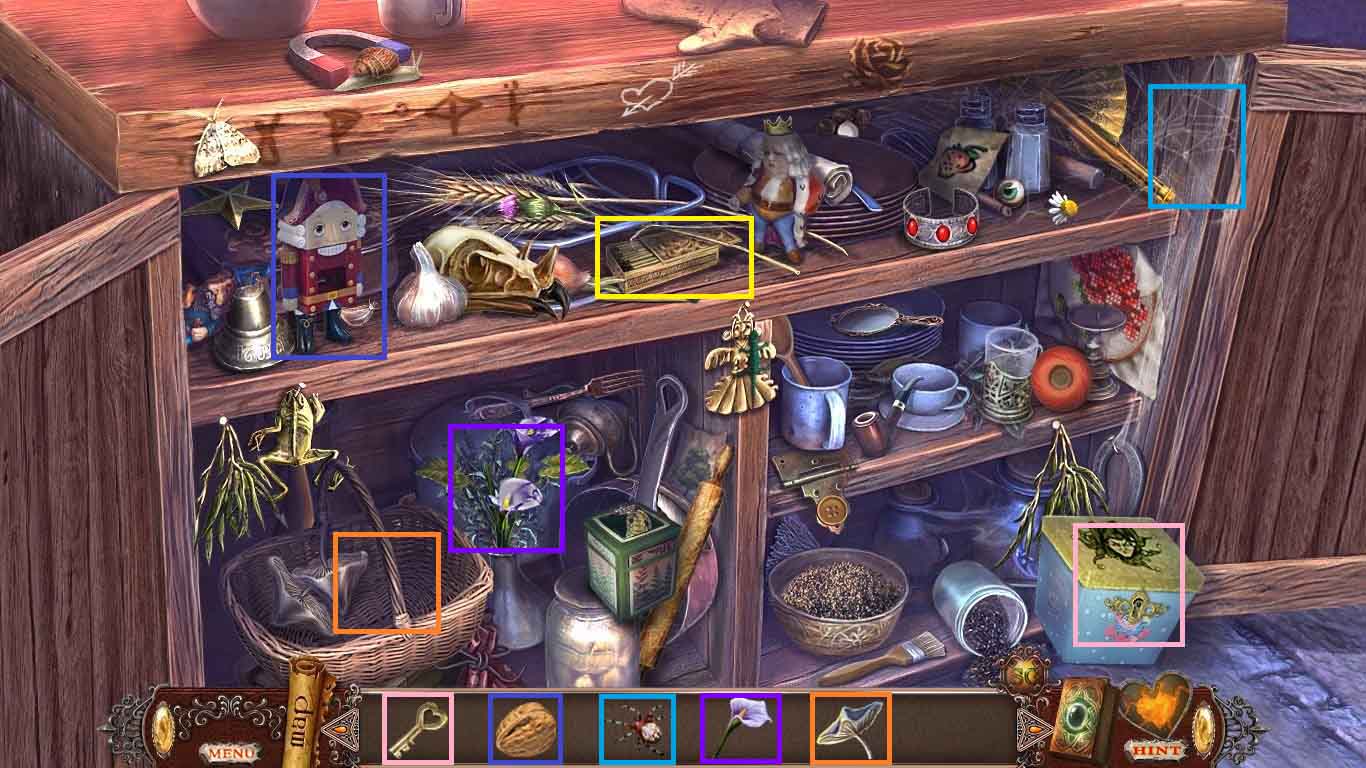Select the calla lily flower slot
The height and width of the screenshot is (768, 1366).
coord(740,728)
